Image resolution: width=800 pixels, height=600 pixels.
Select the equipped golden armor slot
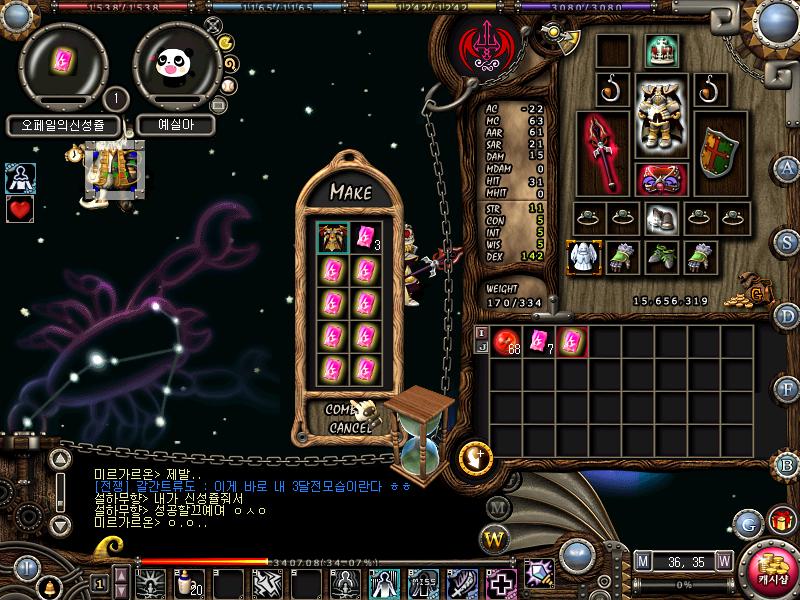point(660,108)
